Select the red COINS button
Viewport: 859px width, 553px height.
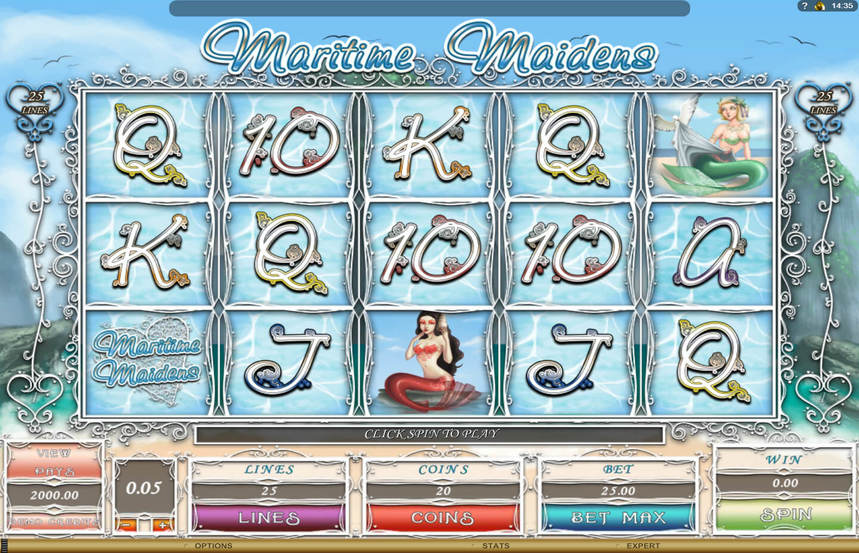442,517
